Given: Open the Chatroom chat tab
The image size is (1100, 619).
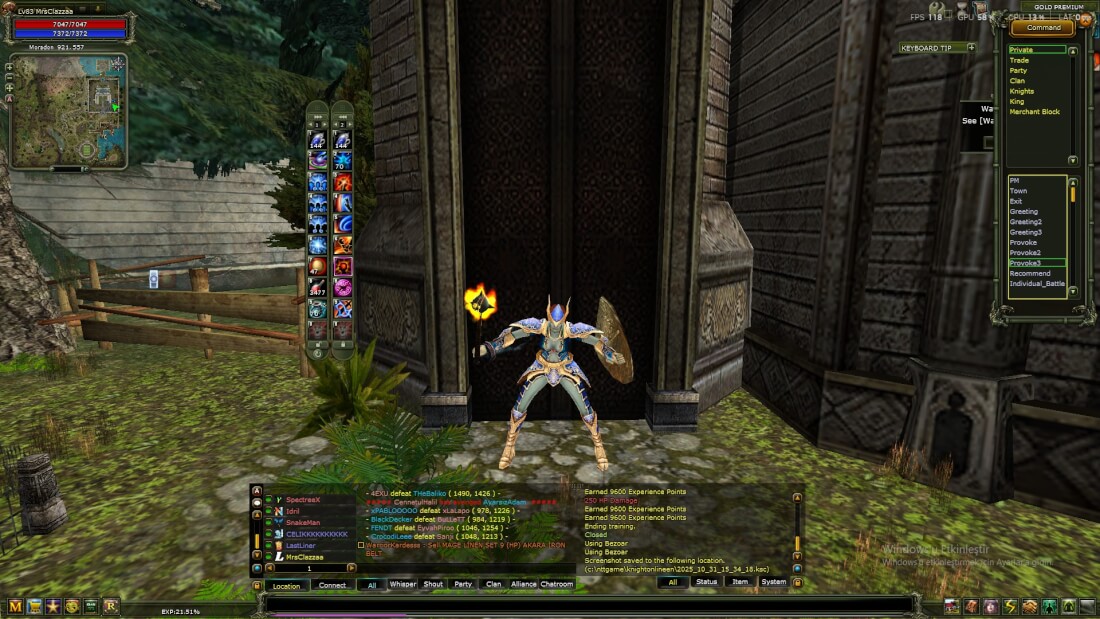Looking at the screenshot, I should [x=557, y=584].
